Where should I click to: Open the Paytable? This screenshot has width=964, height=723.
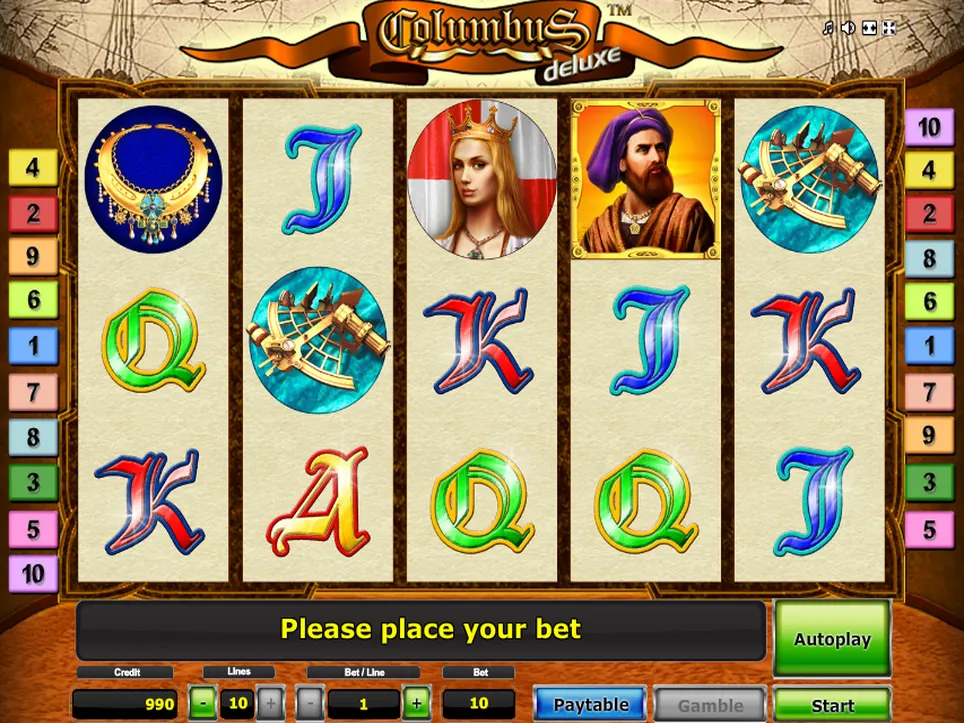[590, 705]
